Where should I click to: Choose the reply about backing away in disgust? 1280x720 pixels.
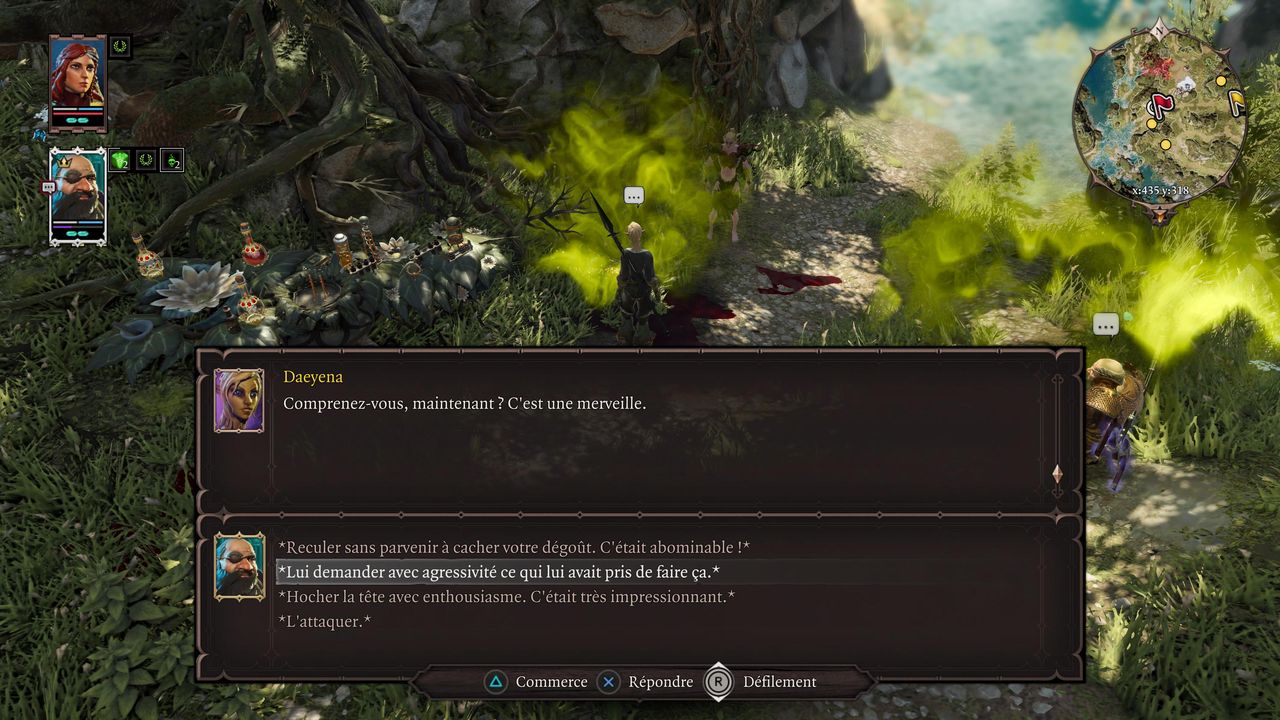(x=513, y=548)
